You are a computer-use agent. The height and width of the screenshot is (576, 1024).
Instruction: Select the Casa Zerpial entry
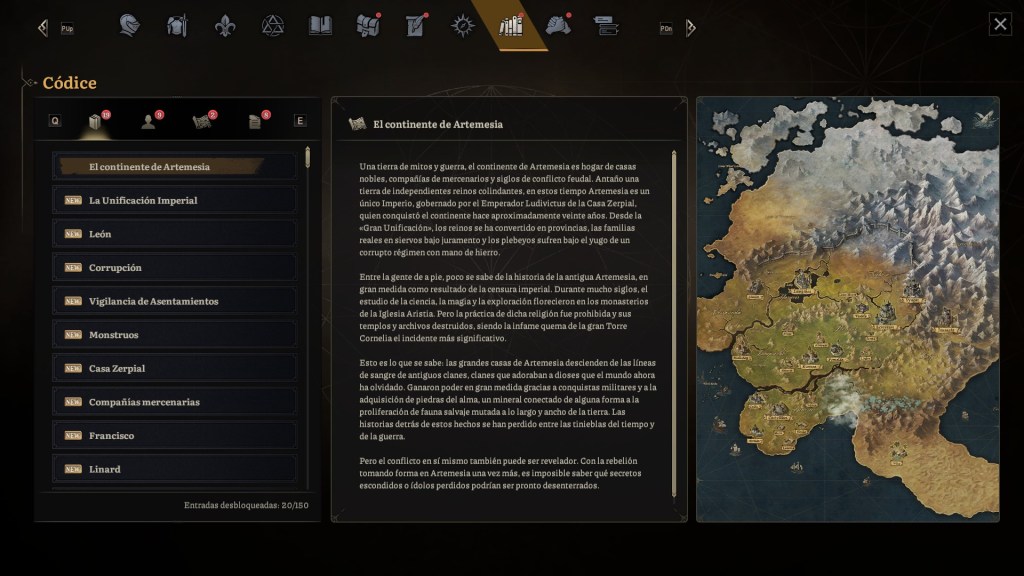pyautogui.click(x=175, y=368)
